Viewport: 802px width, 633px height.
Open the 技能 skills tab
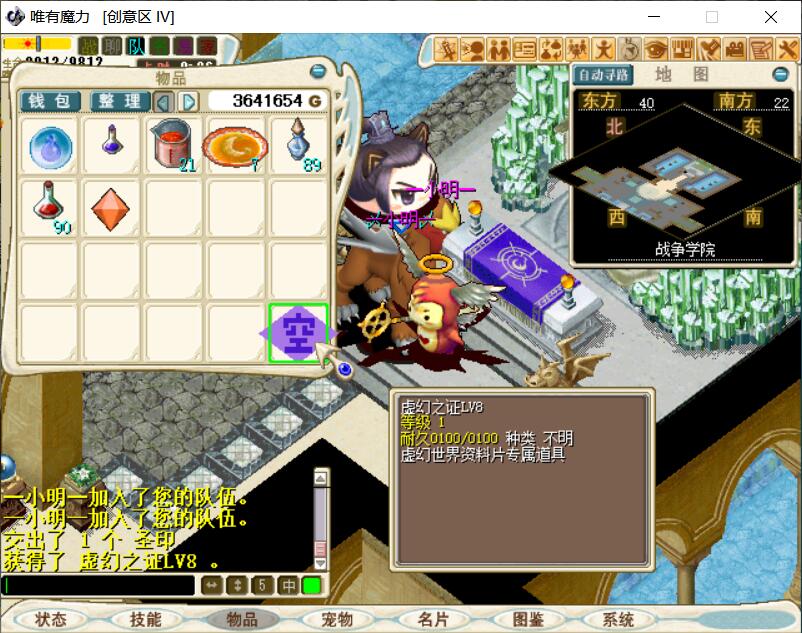coord(145,619)
